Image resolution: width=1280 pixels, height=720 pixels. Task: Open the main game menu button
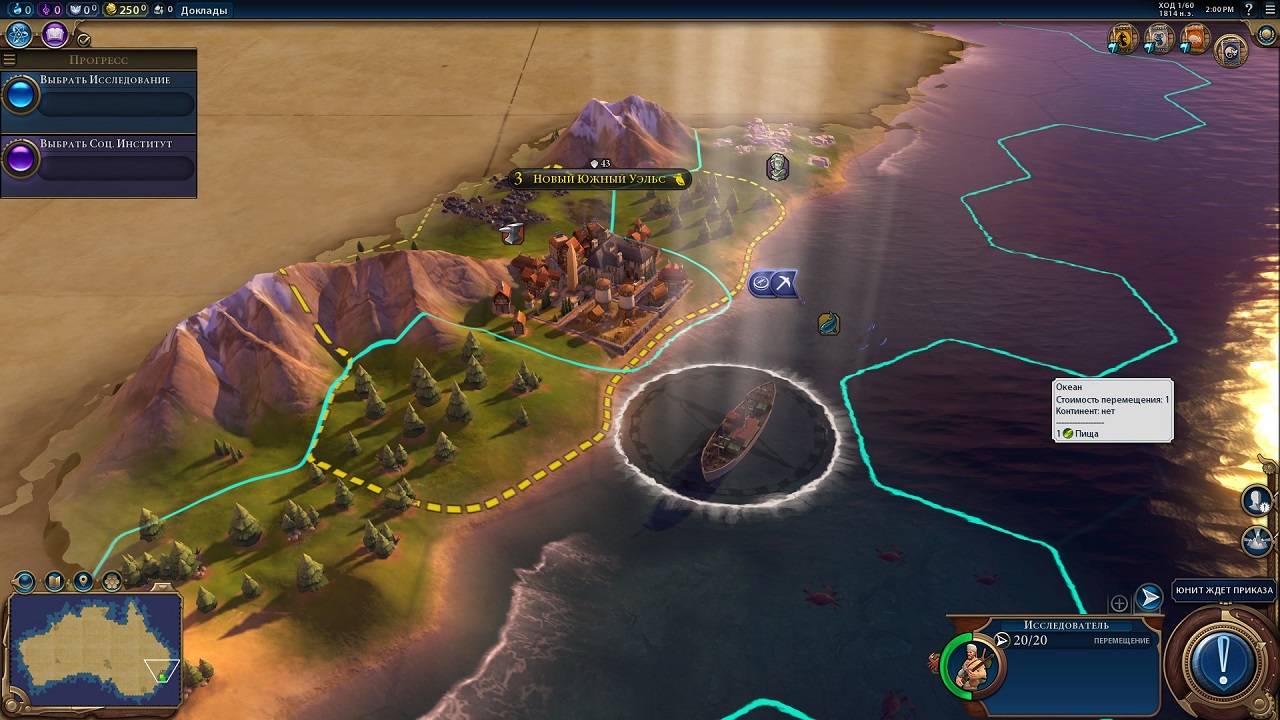click(1269, 10)
